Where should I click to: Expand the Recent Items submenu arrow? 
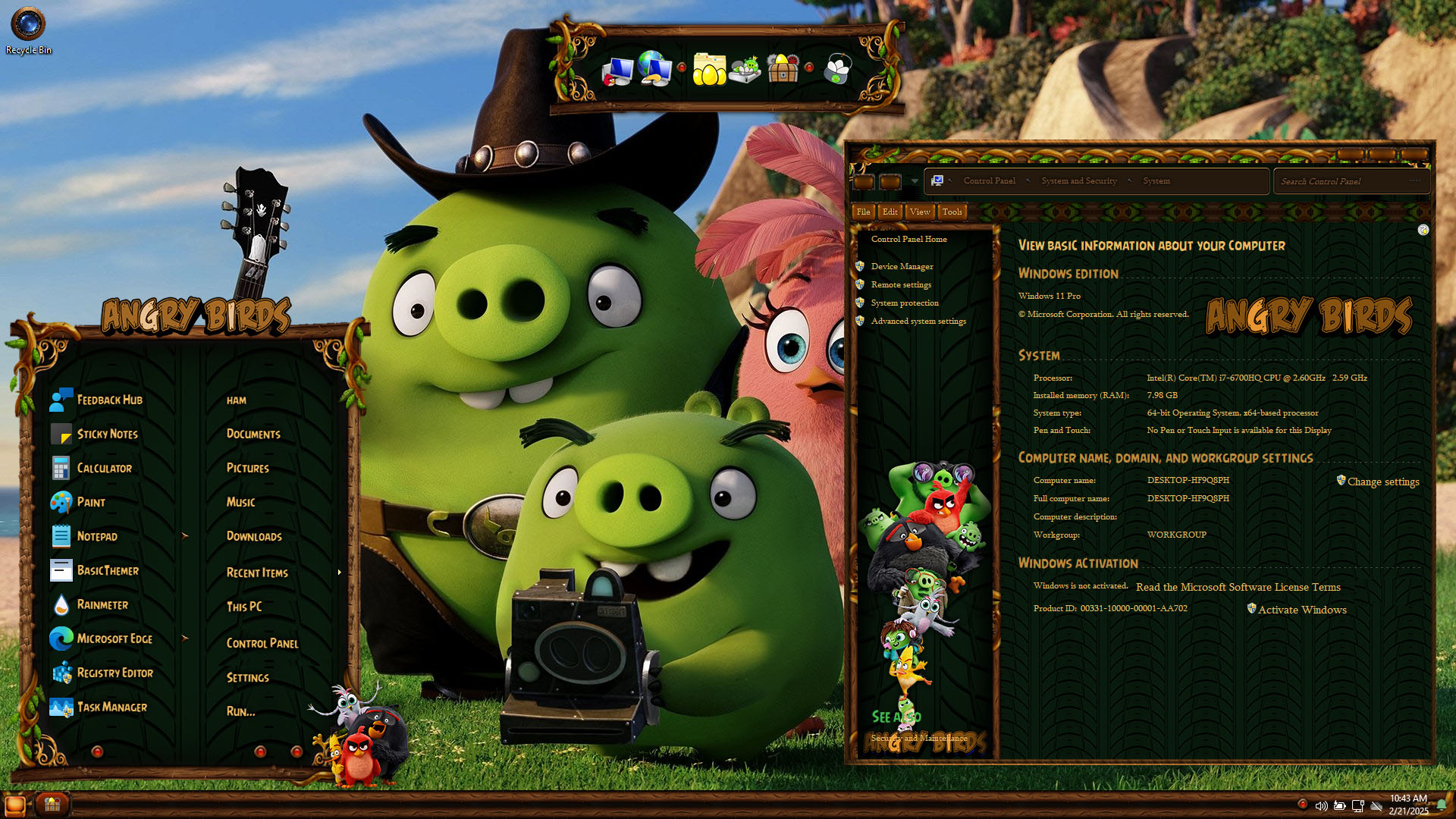pos(339,573)
